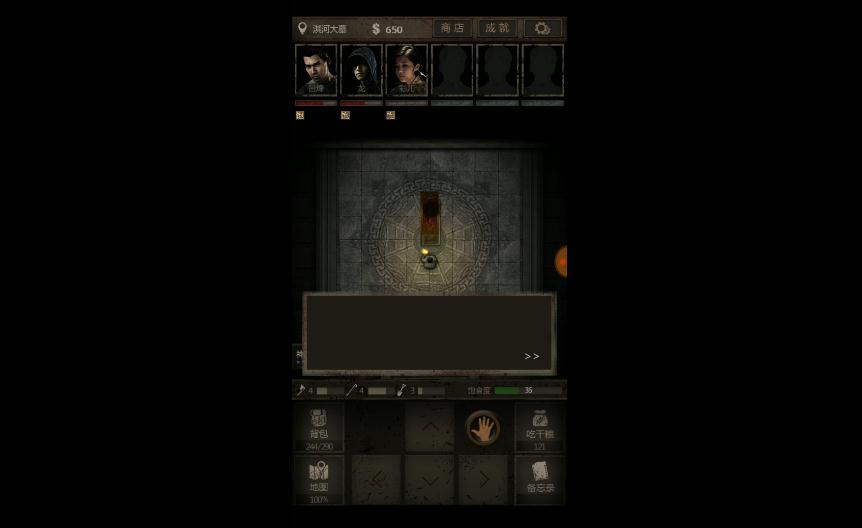This screenshot has height=528, width=862.
Task: Tap the hand interact button
Action: pos(483,428)
